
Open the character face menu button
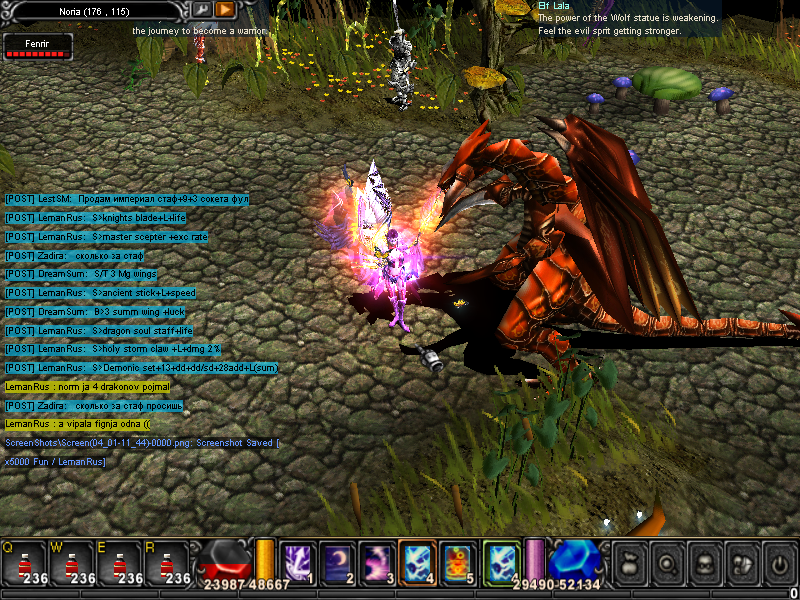pyautogui.click(x=705, y=563)
